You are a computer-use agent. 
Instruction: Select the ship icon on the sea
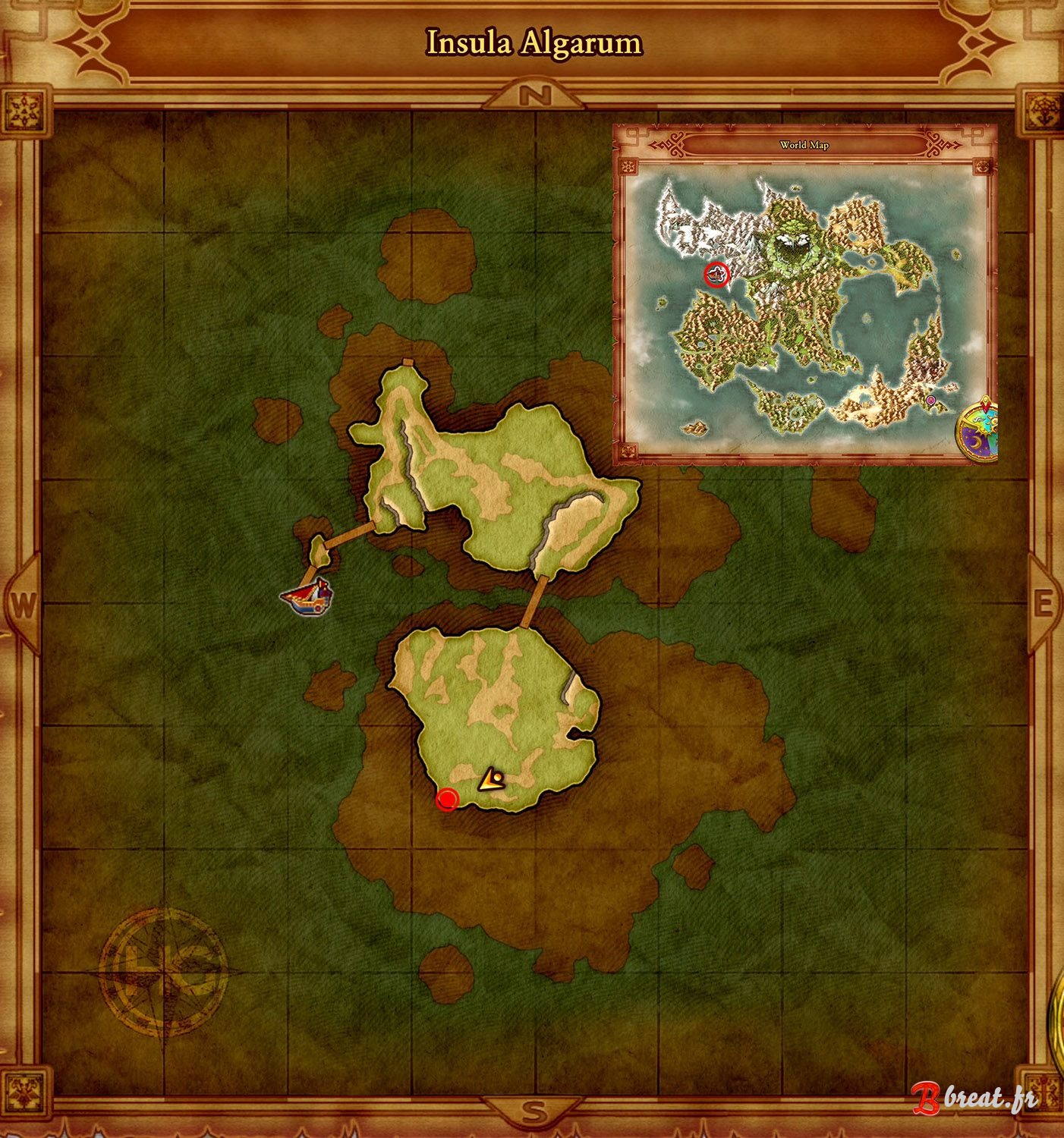[x=307, y=599]
